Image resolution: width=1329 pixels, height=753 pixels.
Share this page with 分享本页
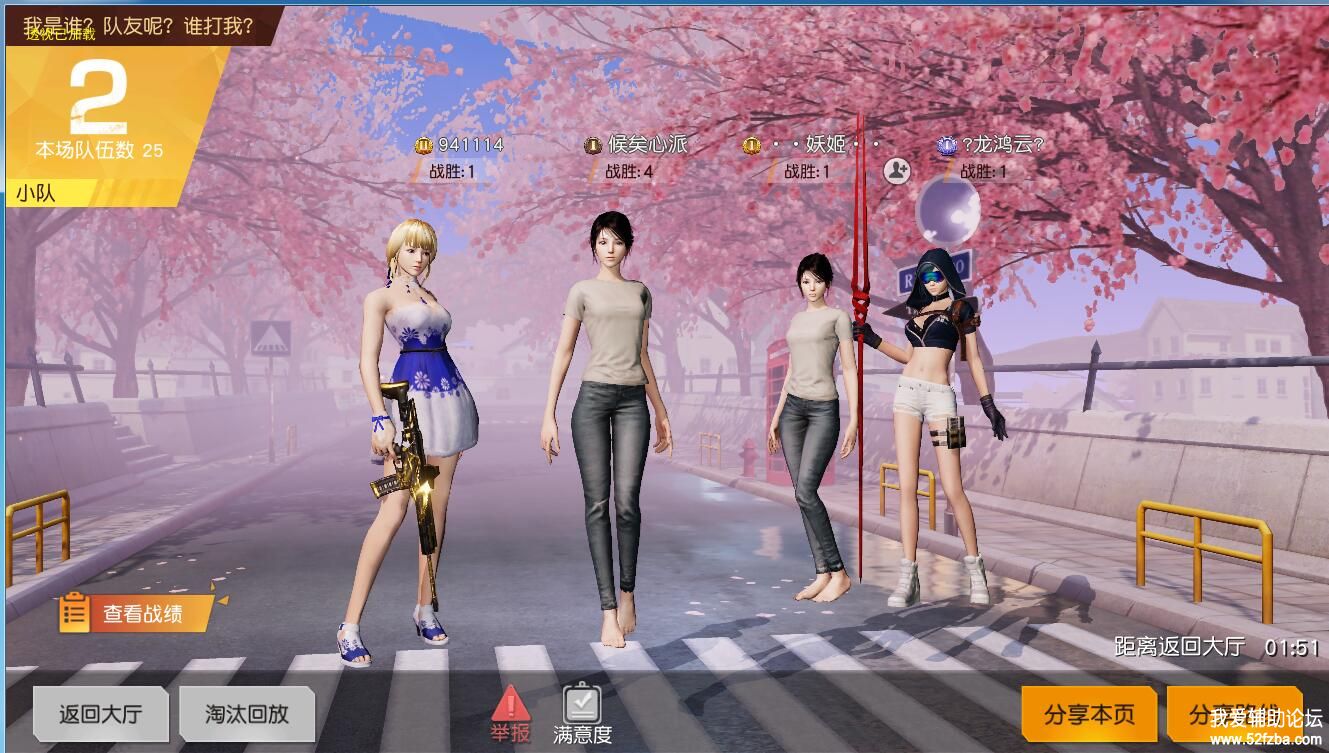[1089, 714]
